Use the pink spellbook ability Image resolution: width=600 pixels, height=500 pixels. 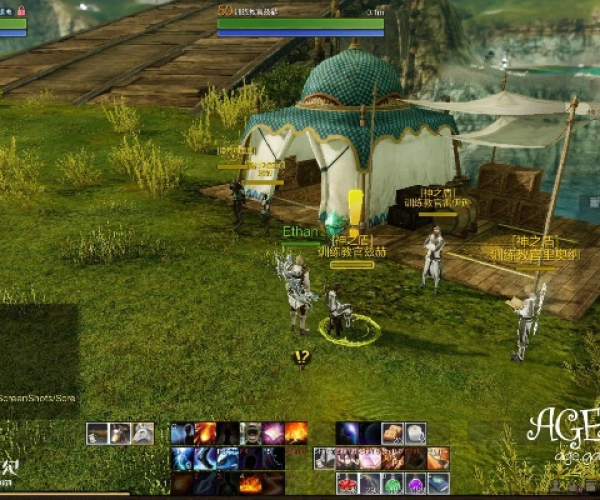pyautogui.click(x=273, y=433)
